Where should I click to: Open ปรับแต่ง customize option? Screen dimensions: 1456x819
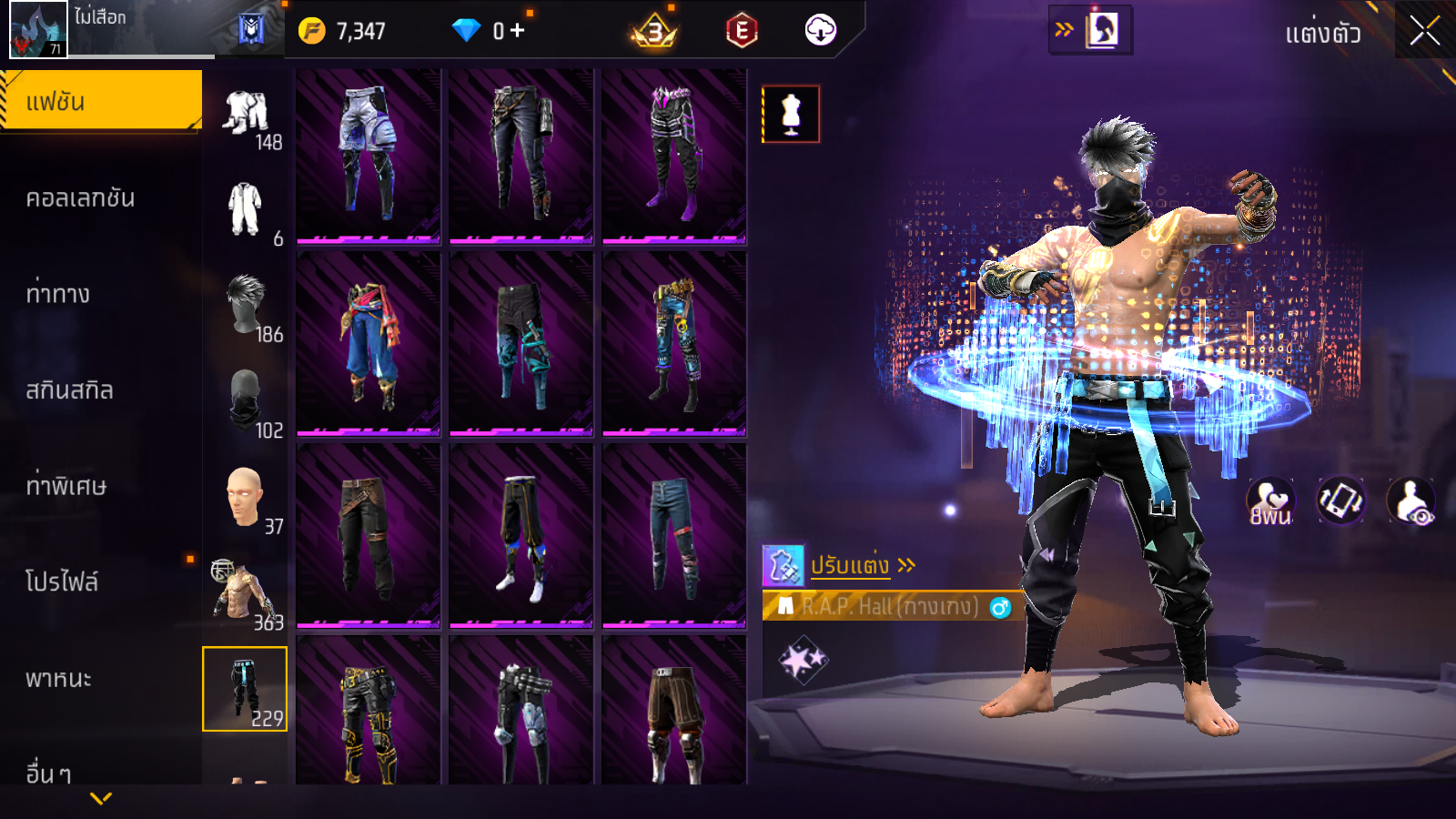coord(851,566)
